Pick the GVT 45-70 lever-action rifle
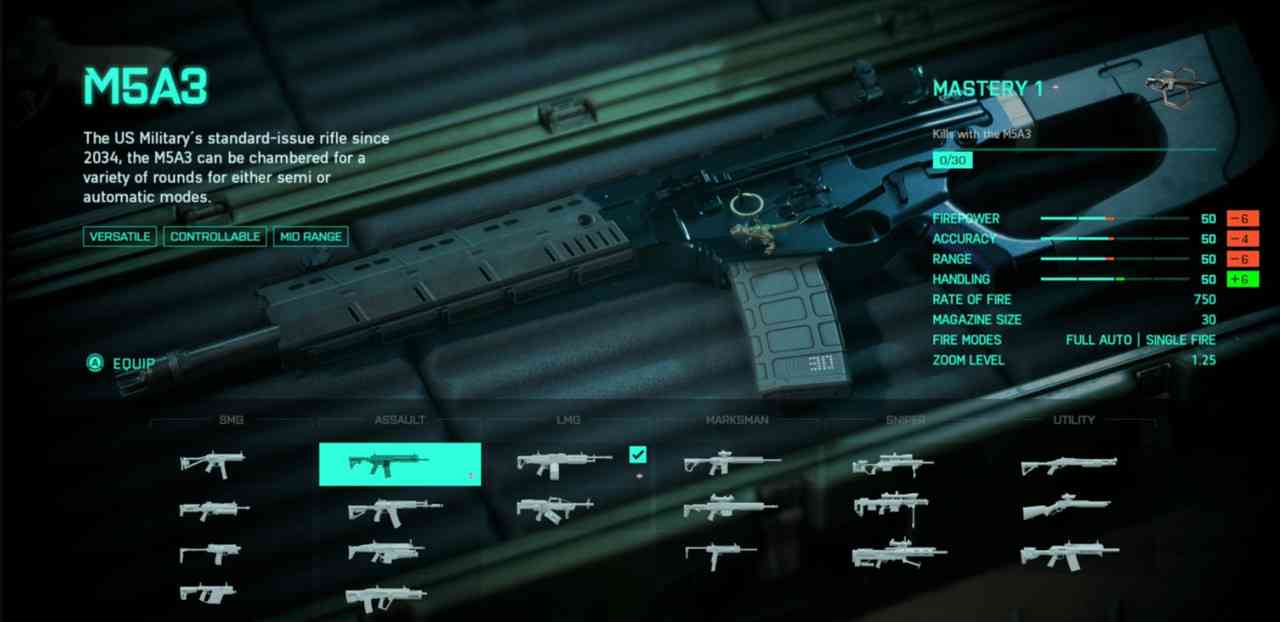This screenshot has height=622, width=1280. (x=1066, y=508)
